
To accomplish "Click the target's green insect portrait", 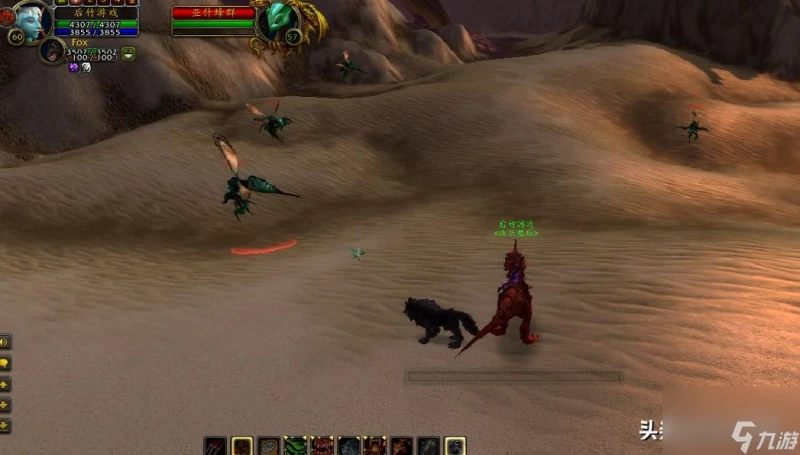I will tap(277, 20).
